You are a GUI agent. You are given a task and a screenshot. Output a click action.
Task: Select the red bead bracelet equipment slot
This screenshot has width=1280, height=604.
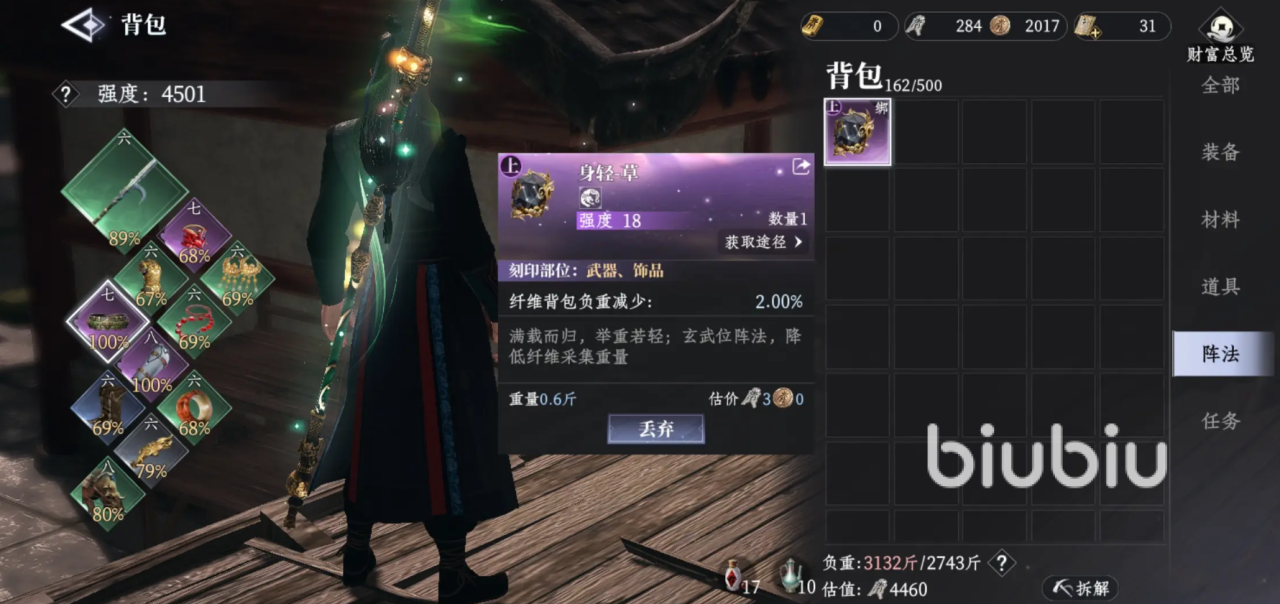point(193,322)
